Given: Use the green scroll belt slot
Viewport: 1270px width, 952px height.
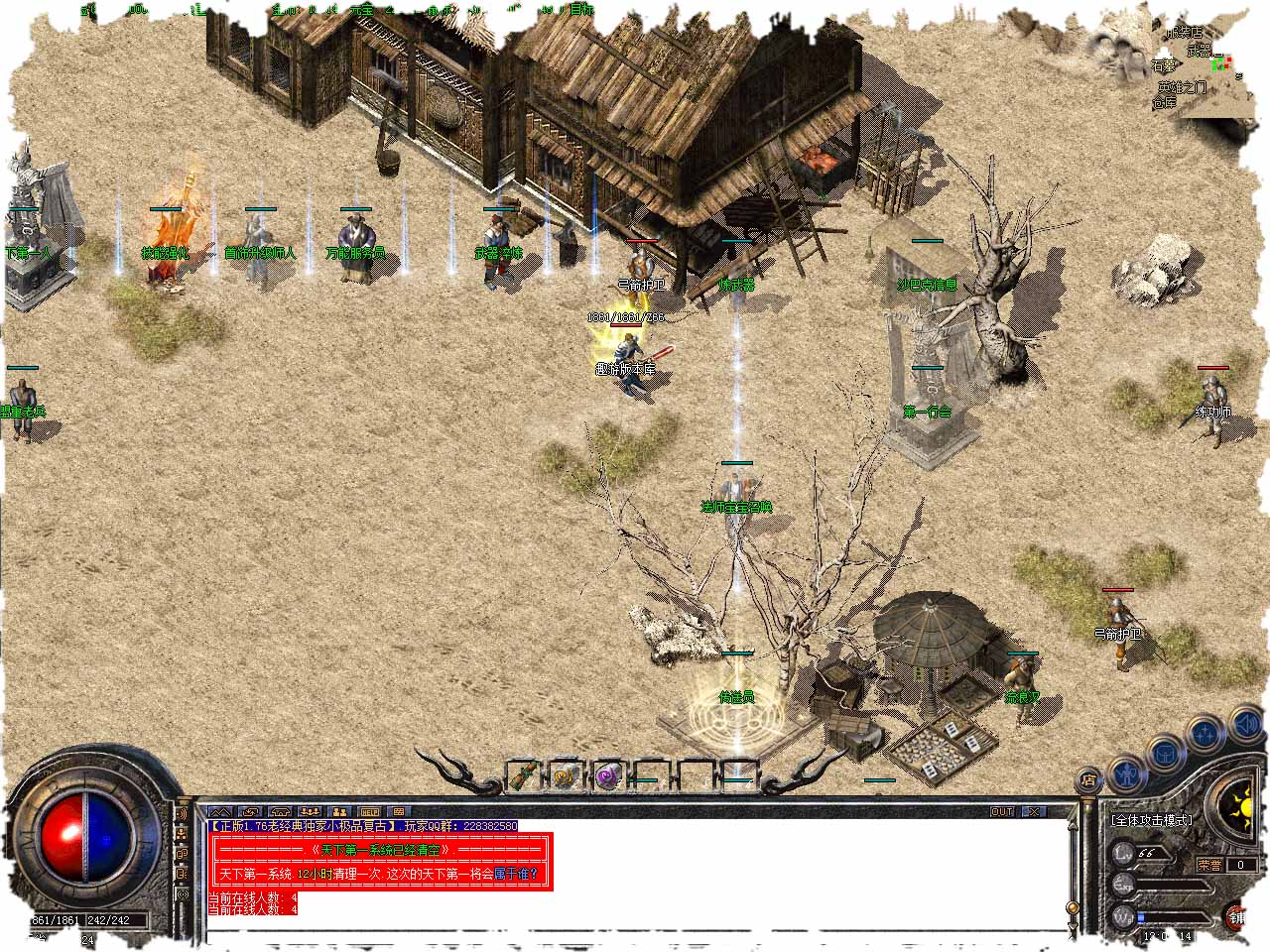Looking at the screenshot, I should pos(523,774).
